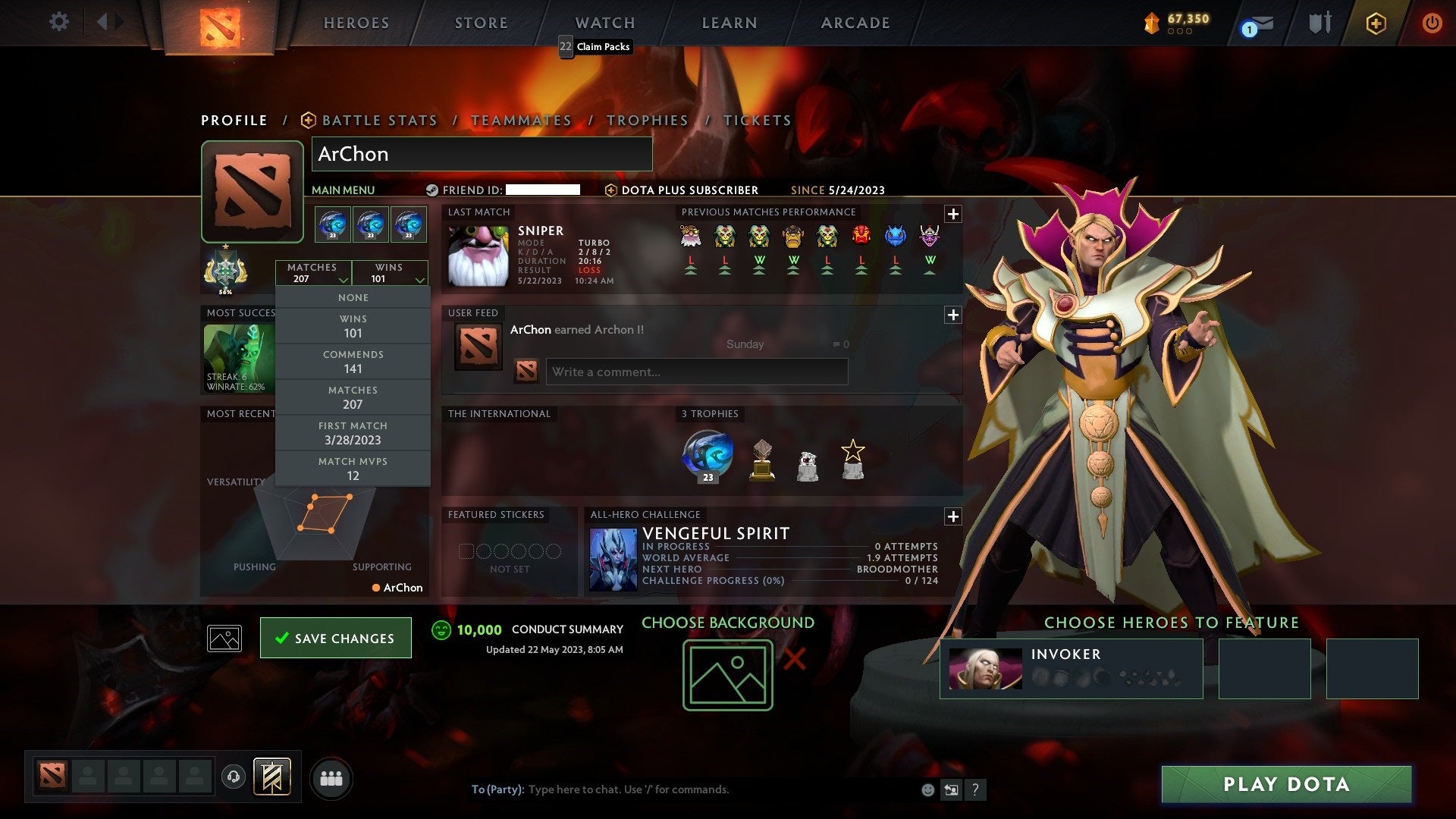Switch to the Teammates tab

coord(521,121)
